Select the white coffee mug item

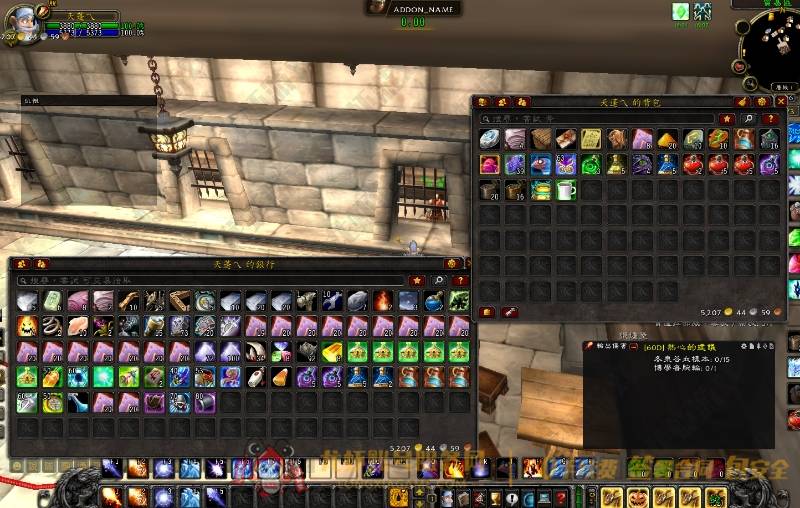click(567, 190)
